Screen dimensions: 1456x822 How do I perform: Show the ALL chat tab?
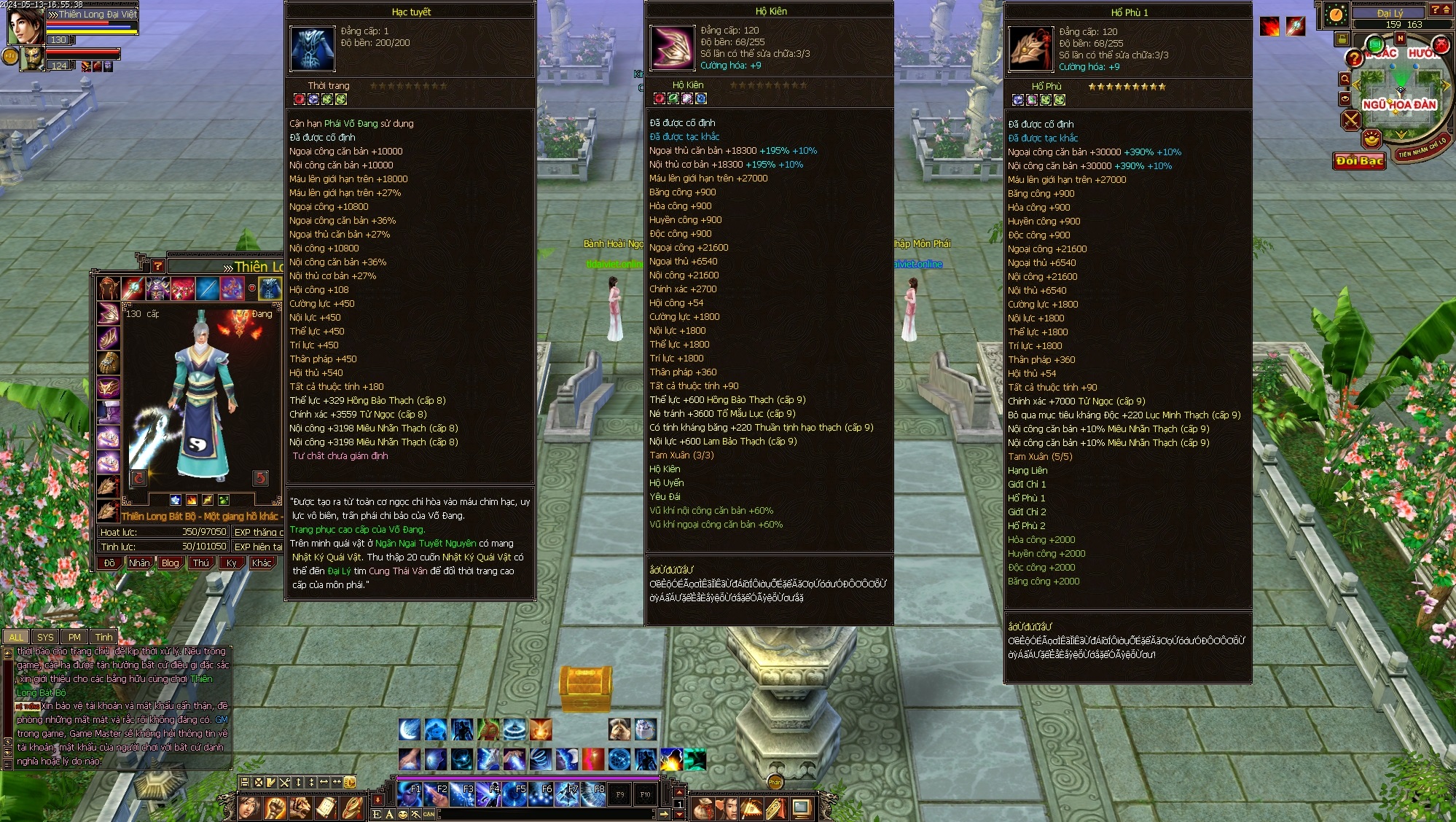16,637
